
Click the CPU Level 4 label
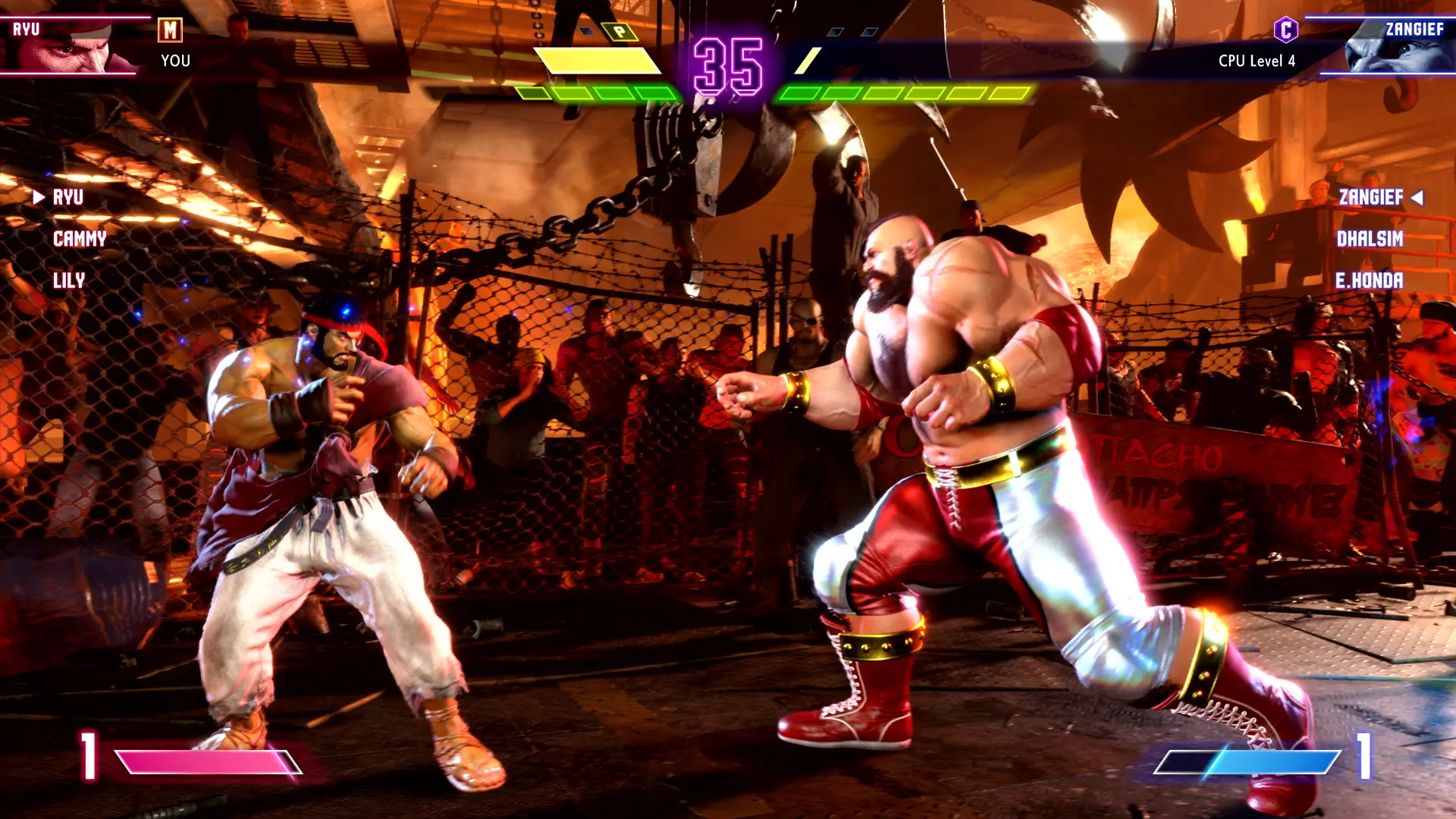pyautogui.click(x=1256, y=61)
